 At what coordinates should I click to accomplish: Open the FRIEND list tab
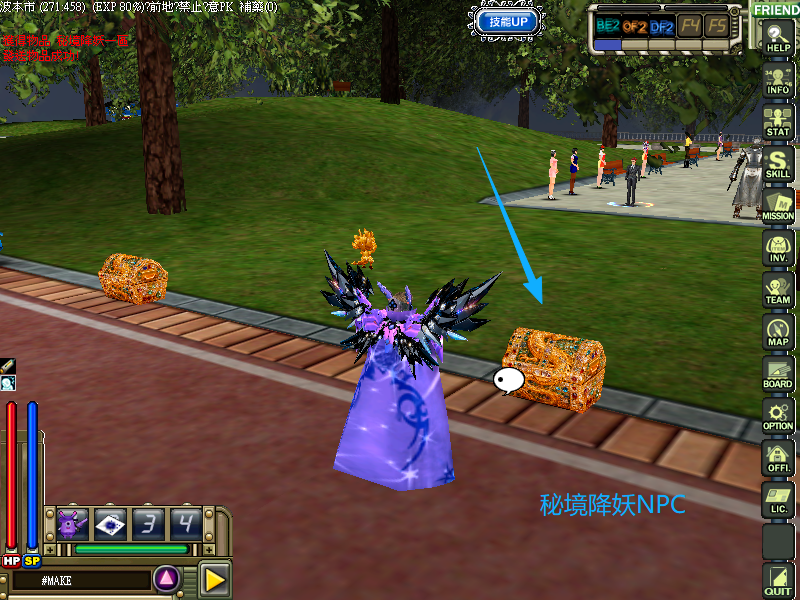click(776, 9)
